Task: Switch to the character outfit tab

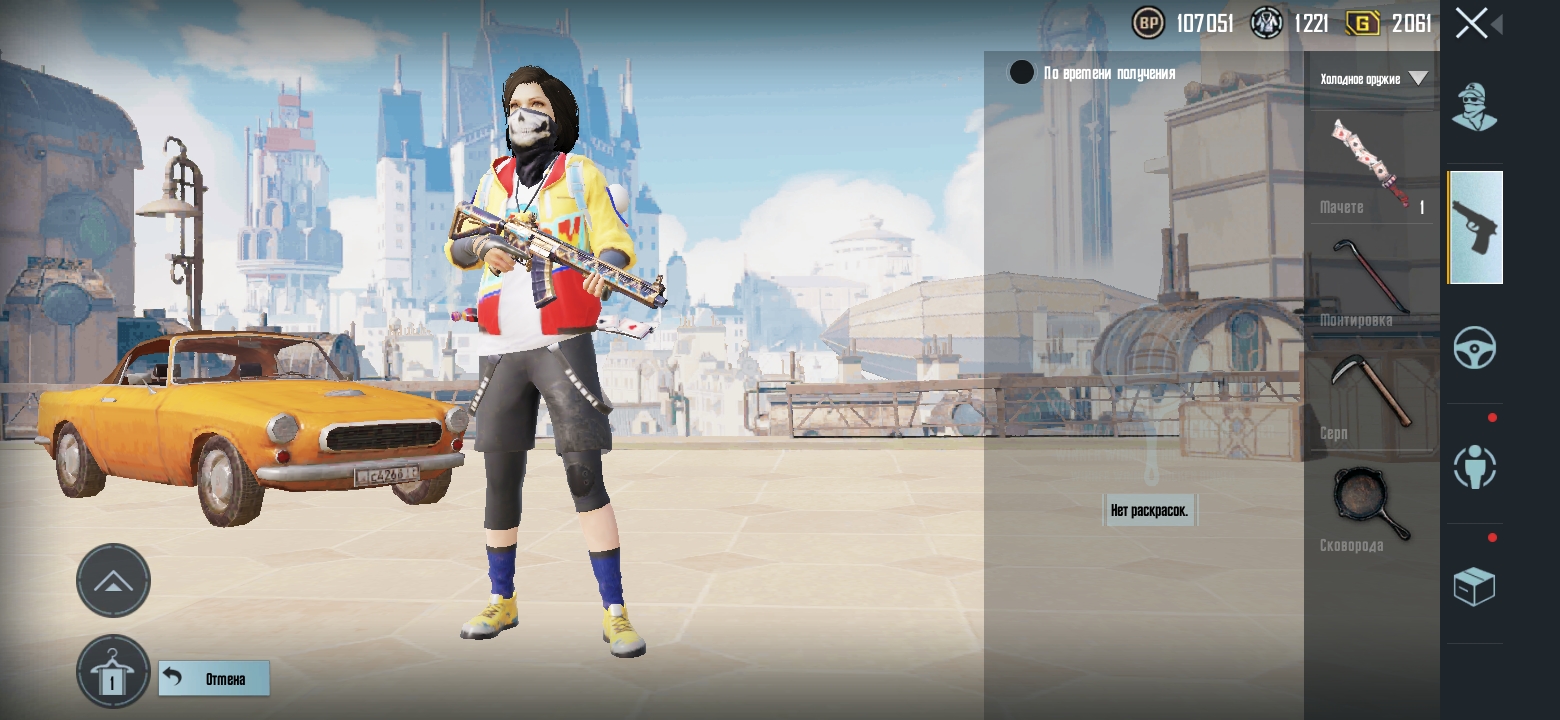Action: coord(1474,108)
